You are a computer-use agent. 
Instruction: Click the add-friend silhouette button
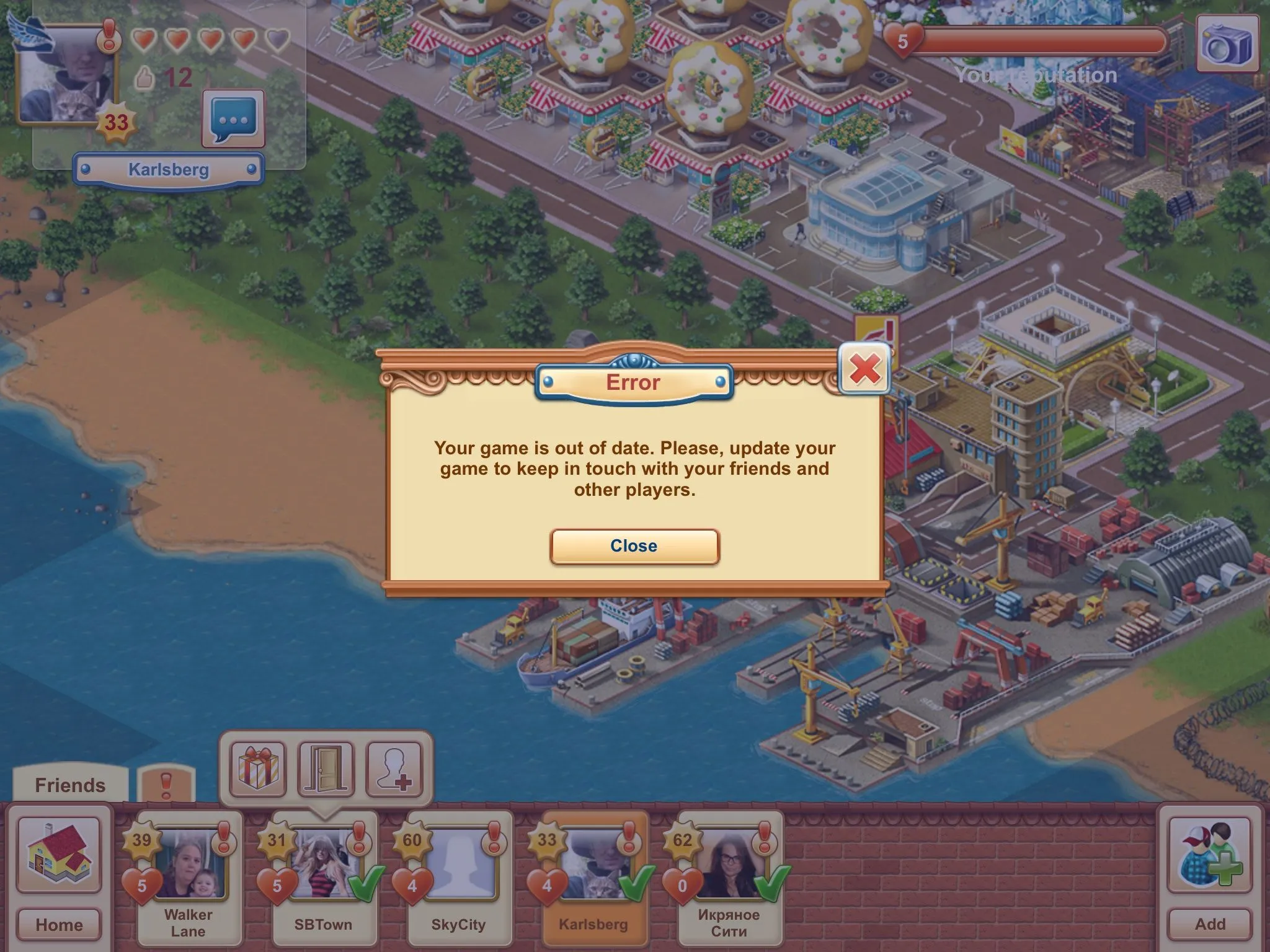(x=395, y=769)
